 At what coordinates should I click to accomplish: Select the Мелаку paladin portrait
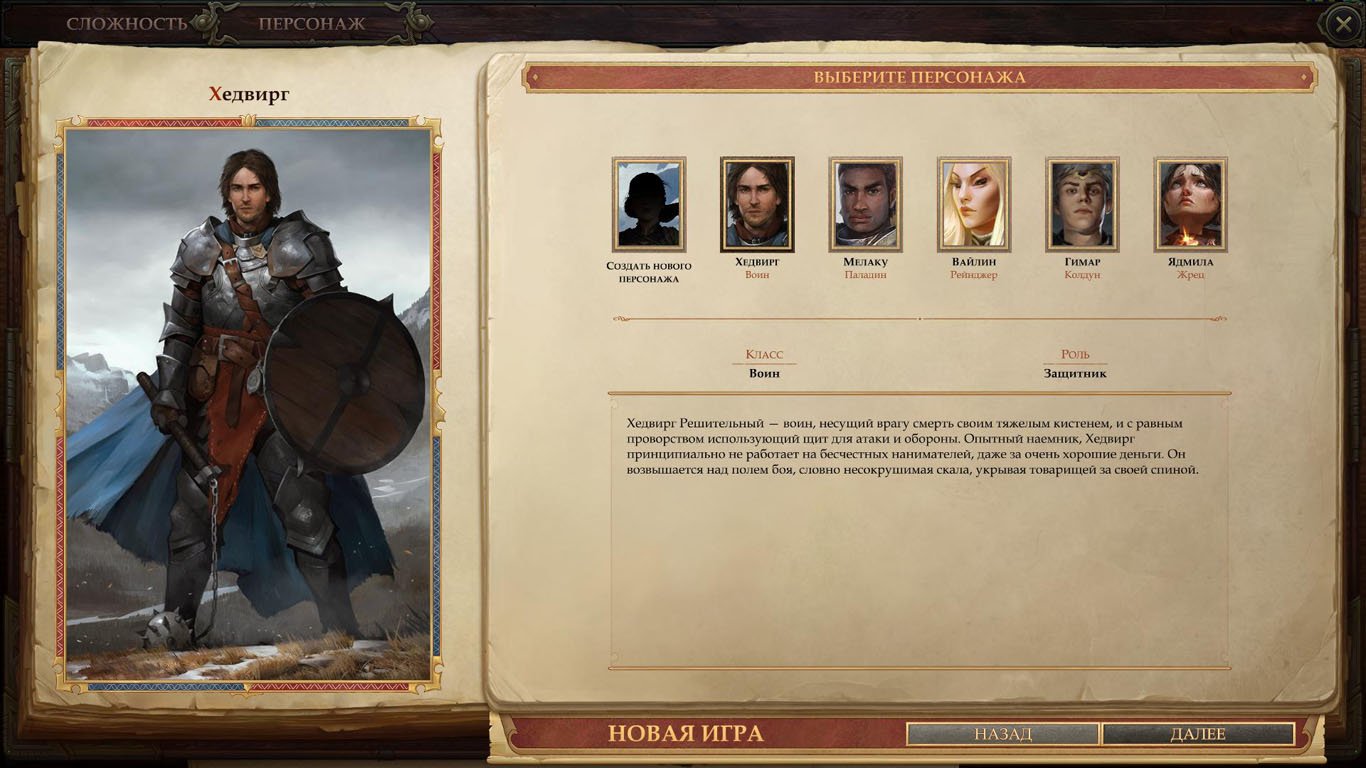click(x=864, y=204)
